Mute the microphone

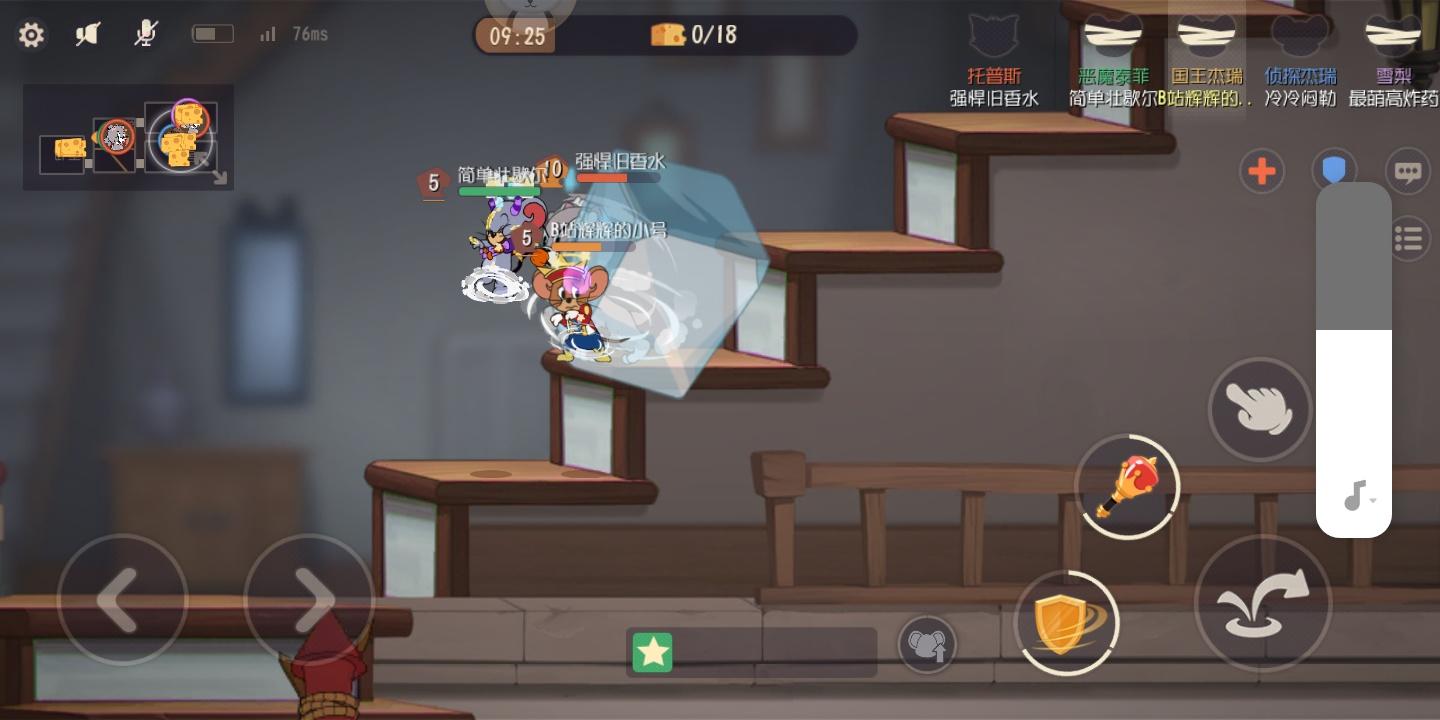coord(145,33)
